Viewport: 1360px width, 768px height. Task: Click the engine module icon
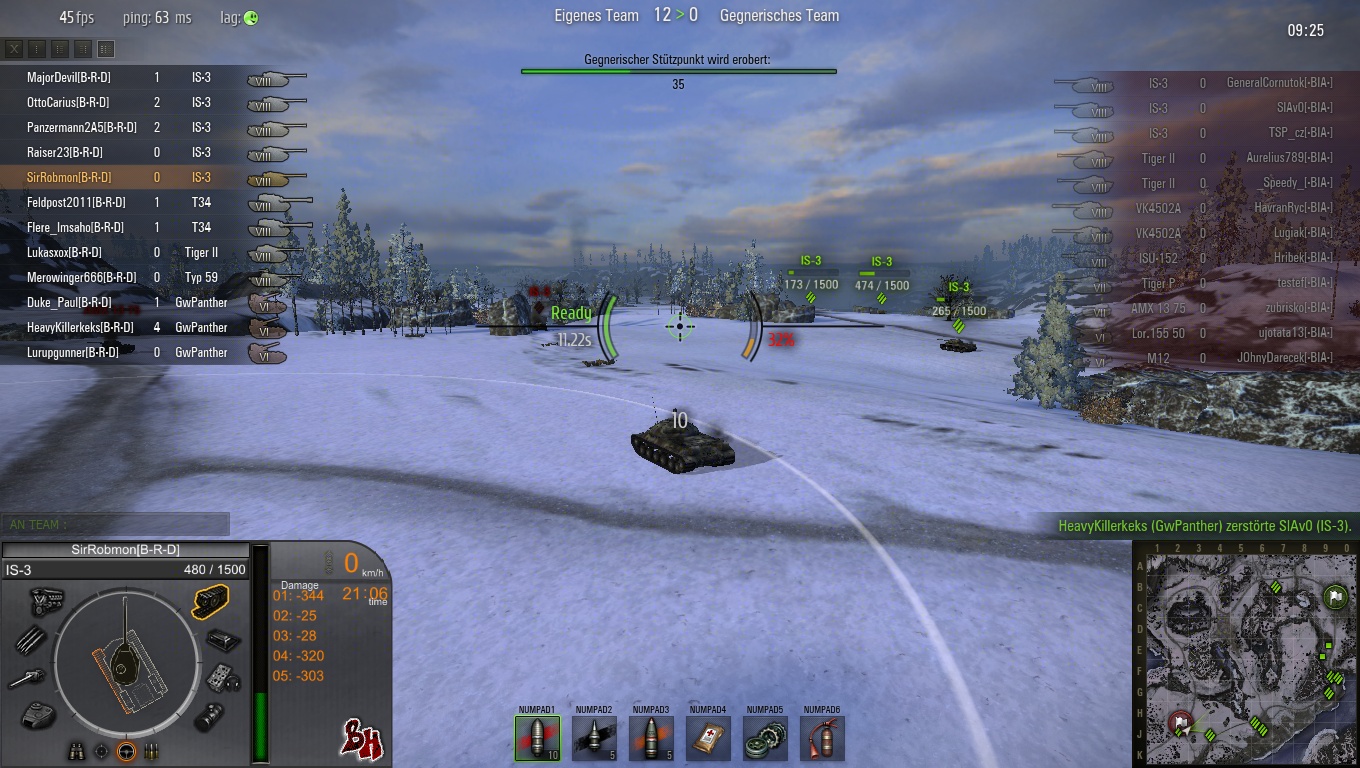(x=45, y=600)
